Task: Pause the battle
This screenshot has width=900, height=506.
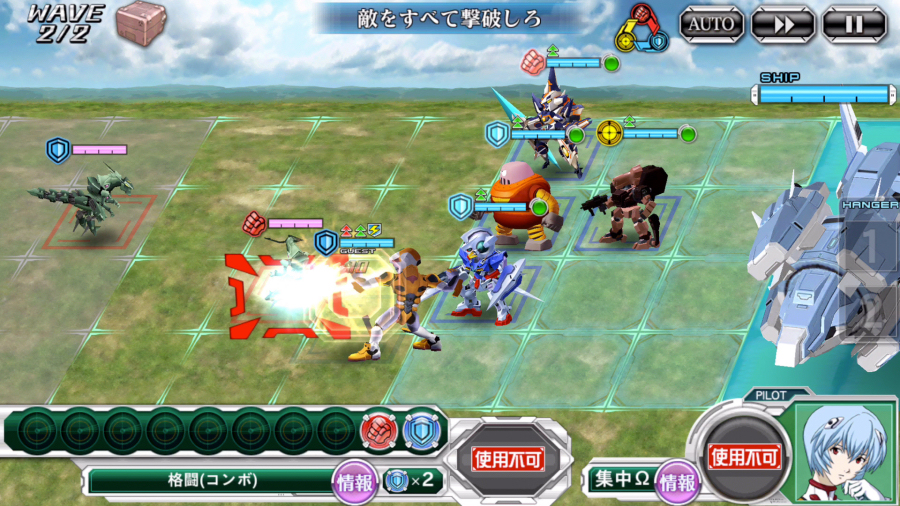Action: point(853,23)
